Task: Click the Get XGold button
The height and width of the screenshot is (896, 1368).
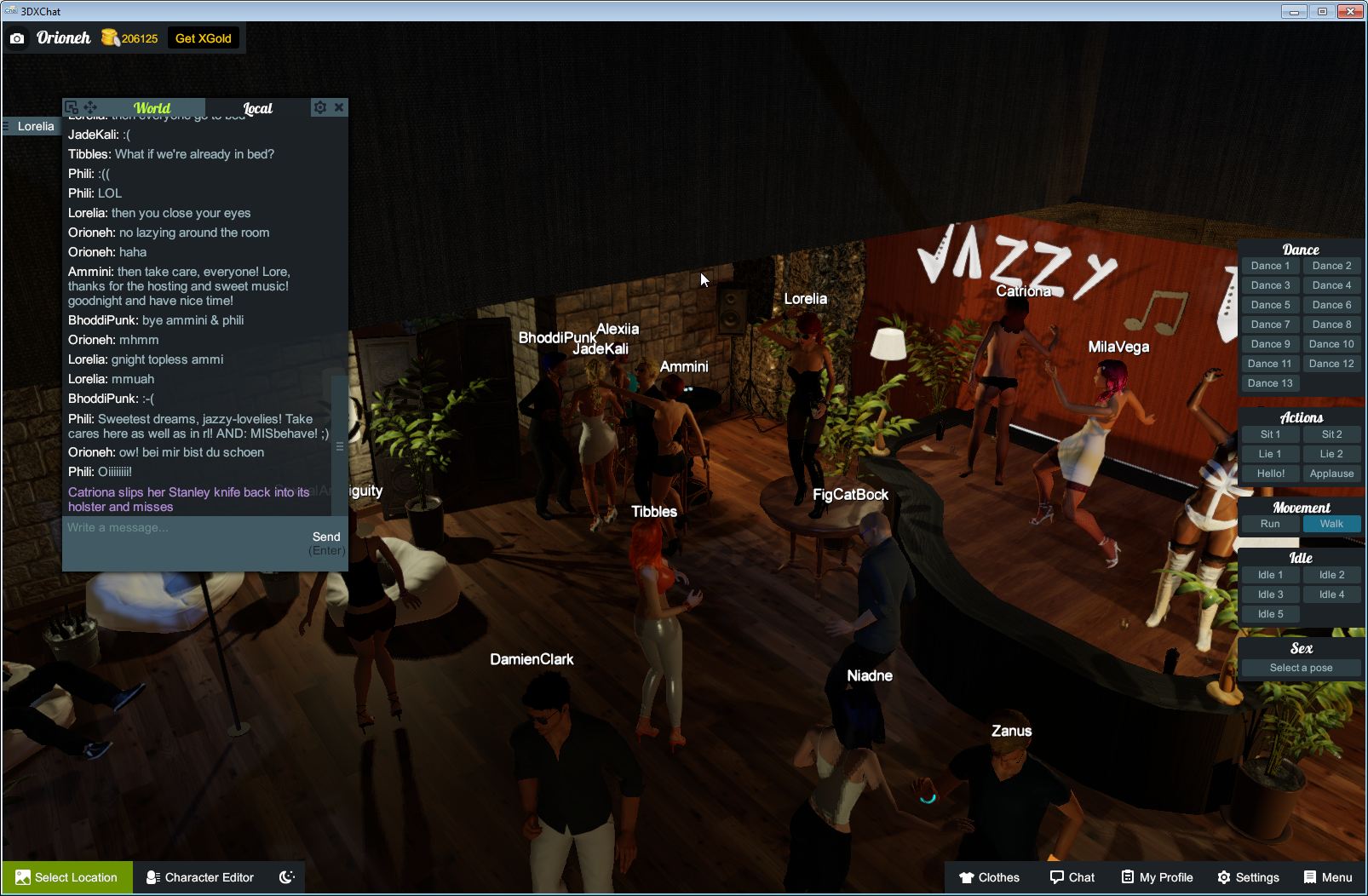Action: (204, 37)
